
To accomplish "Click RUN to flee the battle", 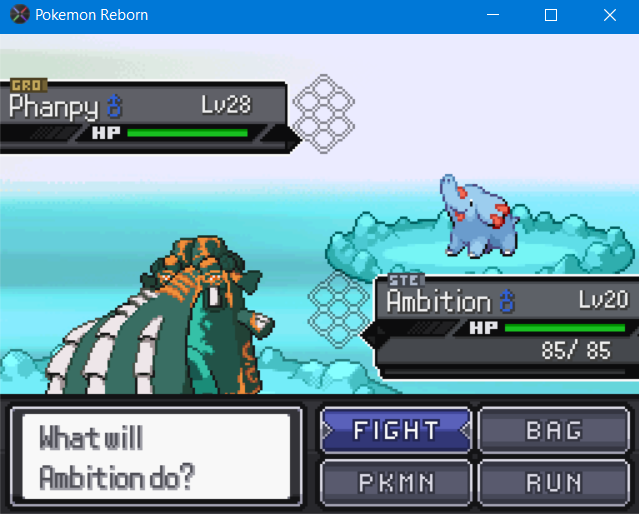I will pyautogui.click(x=553, y=482).
